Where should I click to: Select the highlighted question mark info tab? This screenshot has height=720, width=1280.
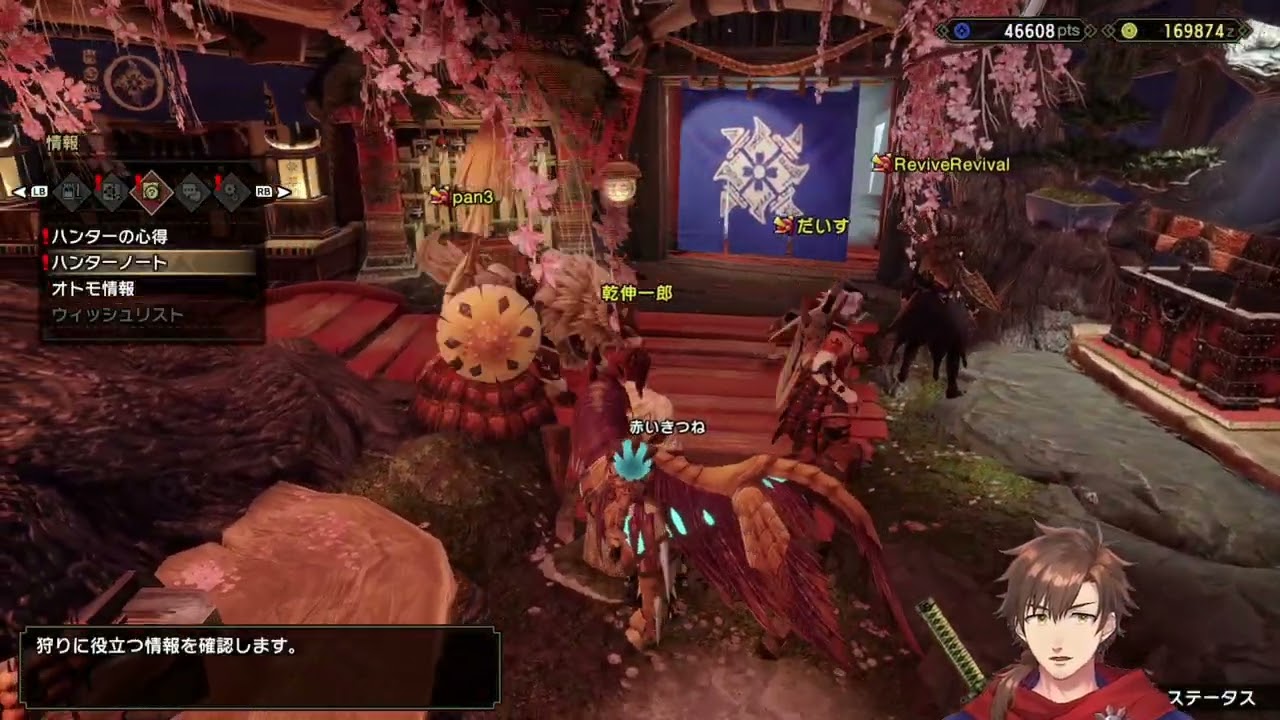(x=151, y=191)
